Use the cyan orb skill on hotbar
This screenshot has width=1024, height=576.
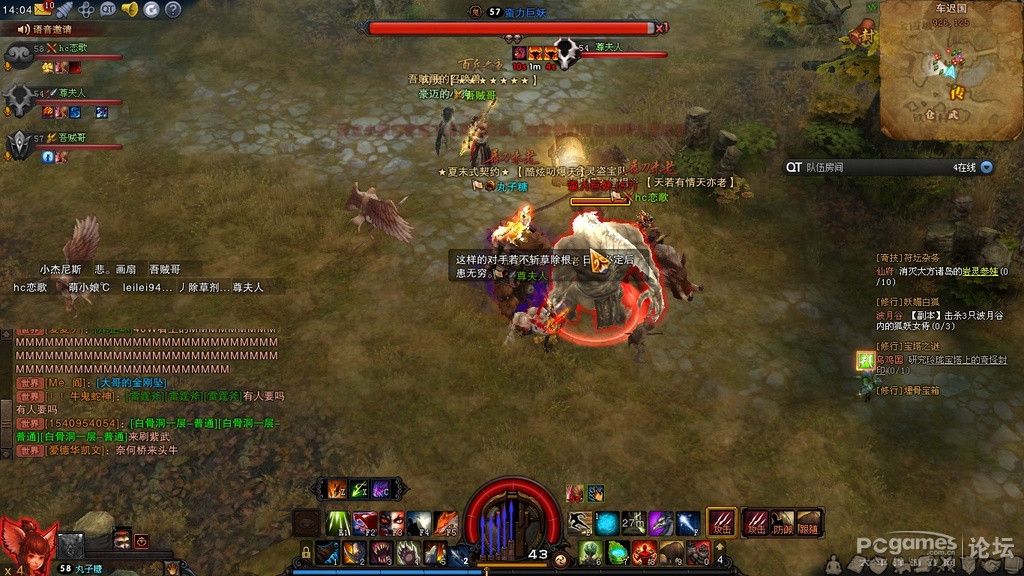click(x=606, y=522)
